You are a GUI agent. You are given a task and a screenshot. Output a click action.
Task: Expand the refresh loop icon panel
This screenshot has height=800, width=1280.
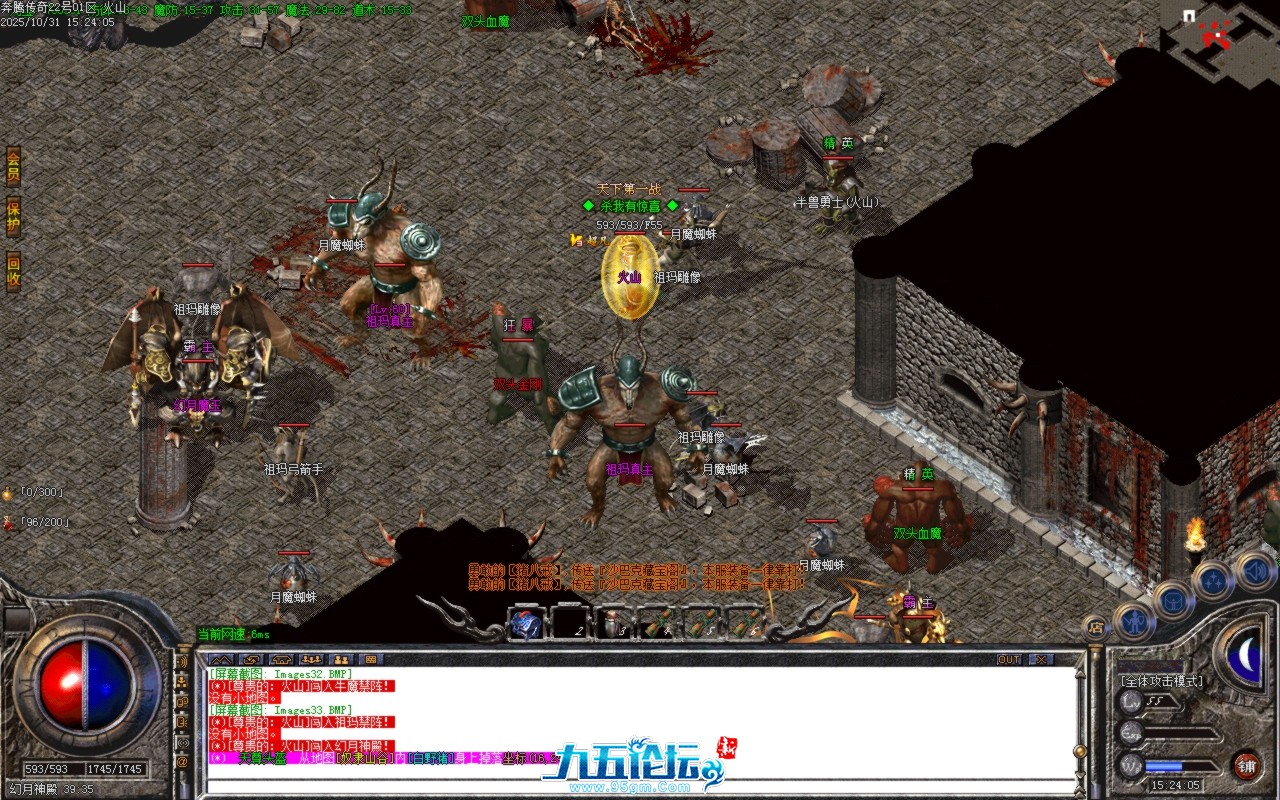[252, 660]
